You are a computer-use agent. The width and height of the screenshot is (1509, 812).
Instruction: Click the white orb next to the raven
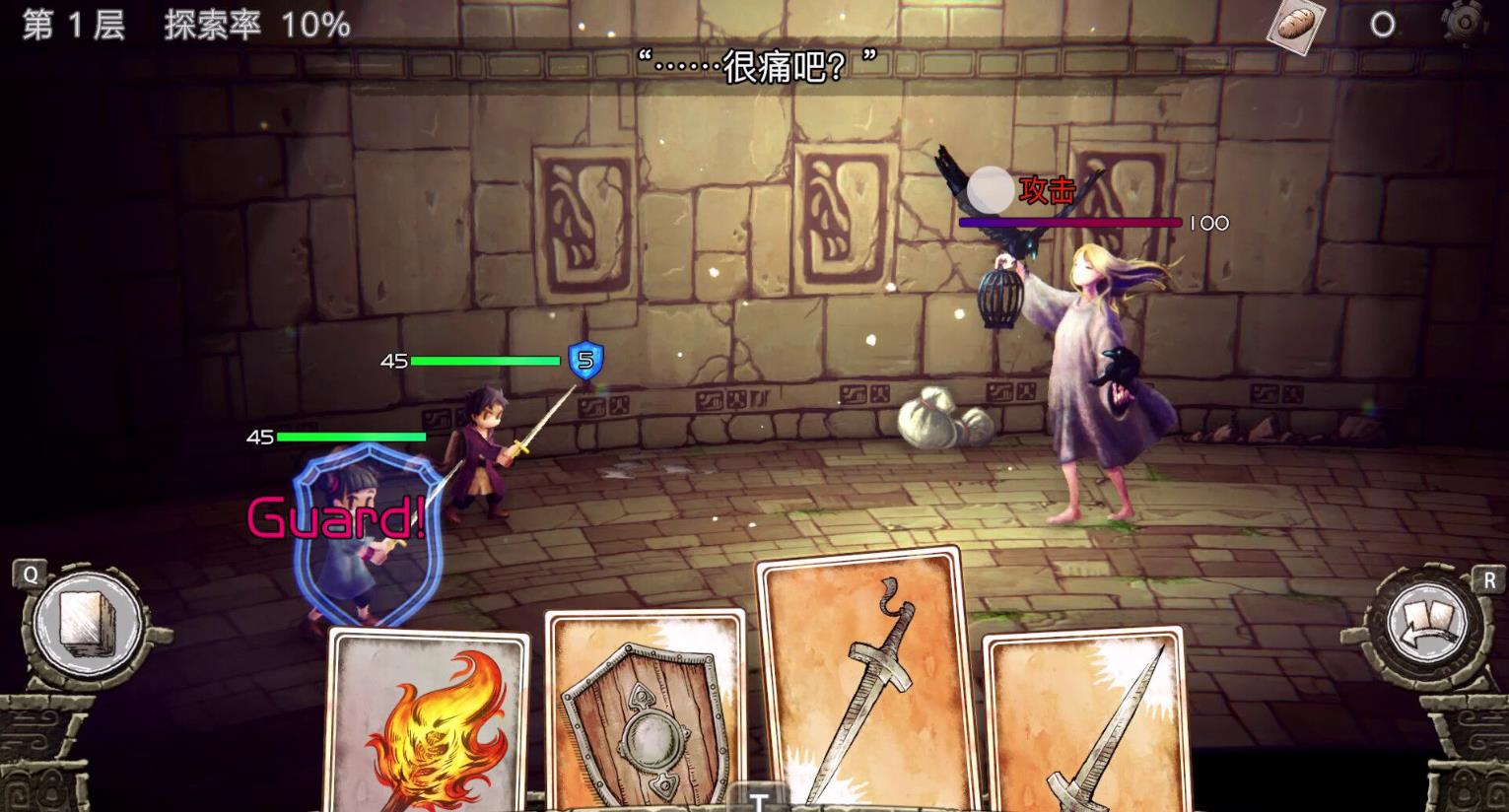(x=989, y=189)
